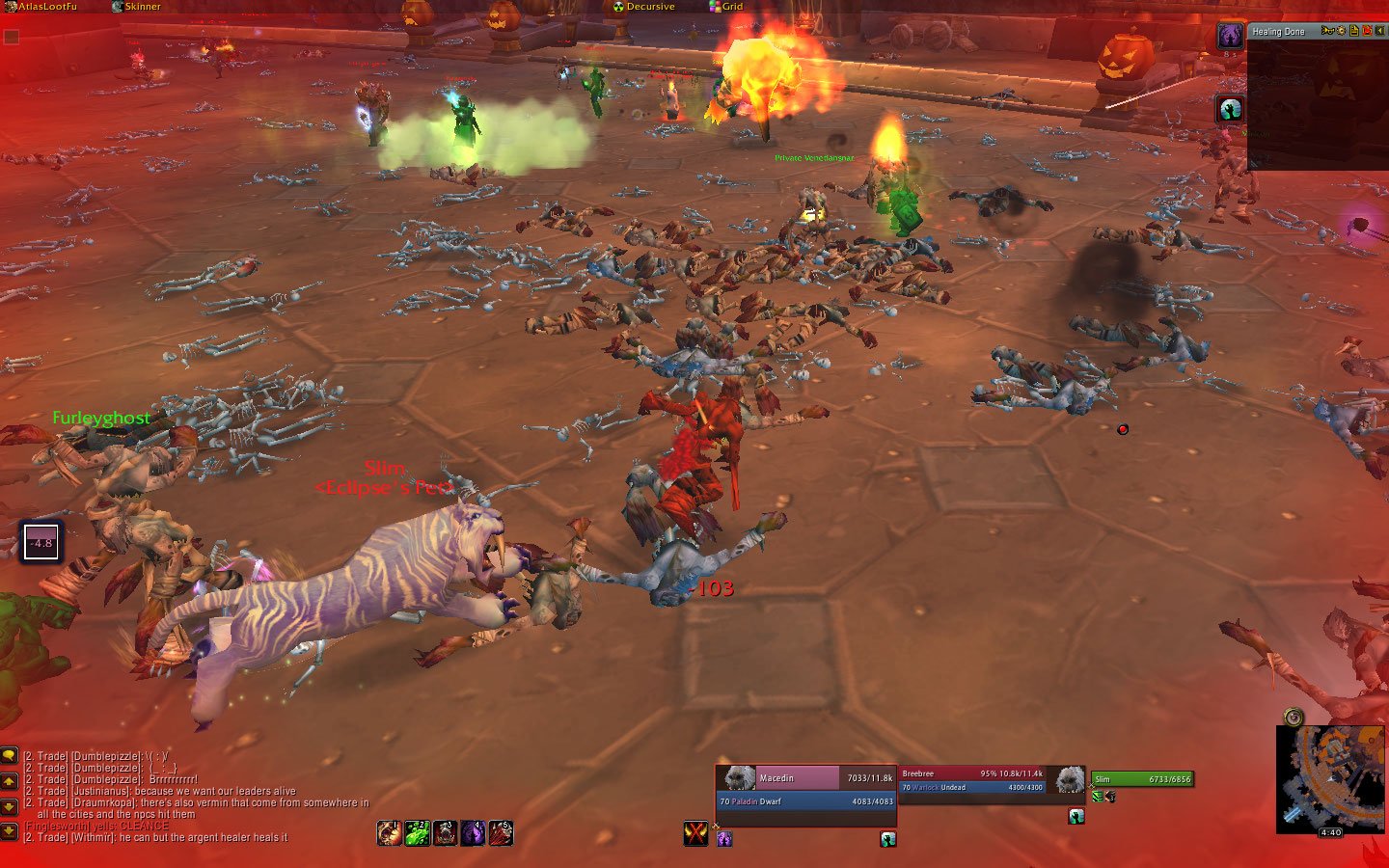Select the zombie hand debuff icon

point(1230,109)
